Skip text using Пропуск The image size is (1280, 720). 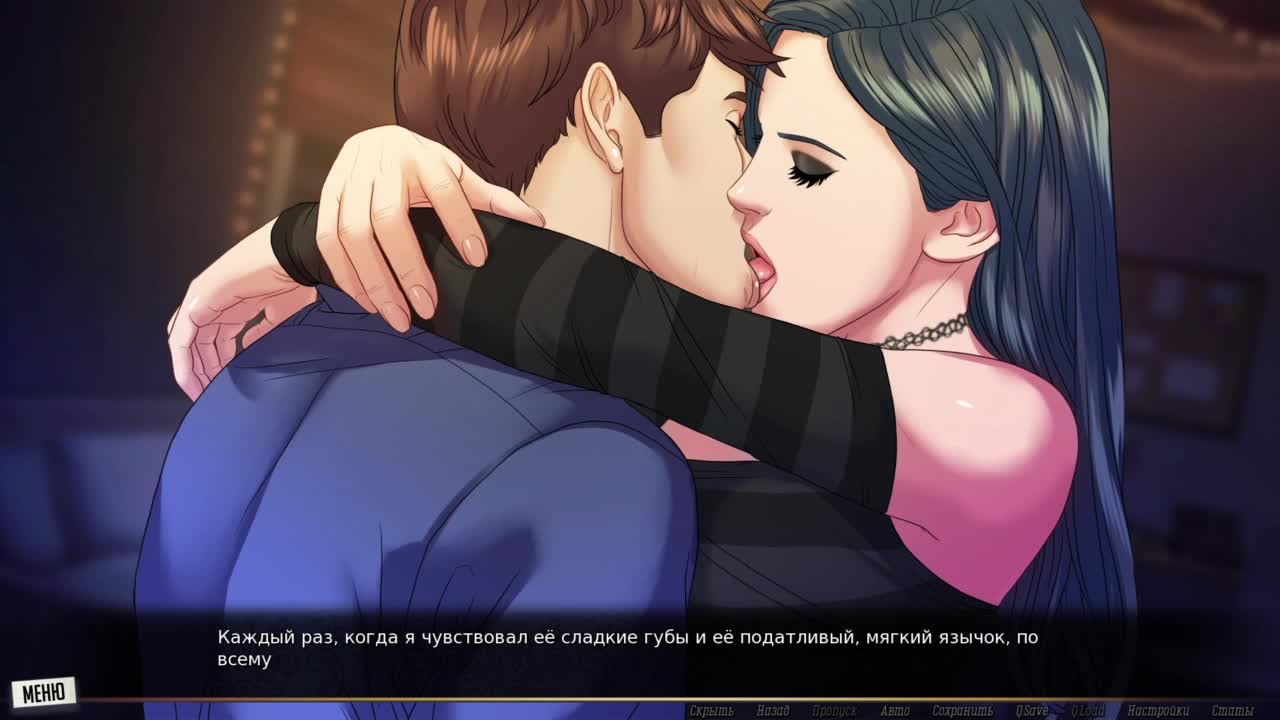pyautogui.click(x=833, y=711)
